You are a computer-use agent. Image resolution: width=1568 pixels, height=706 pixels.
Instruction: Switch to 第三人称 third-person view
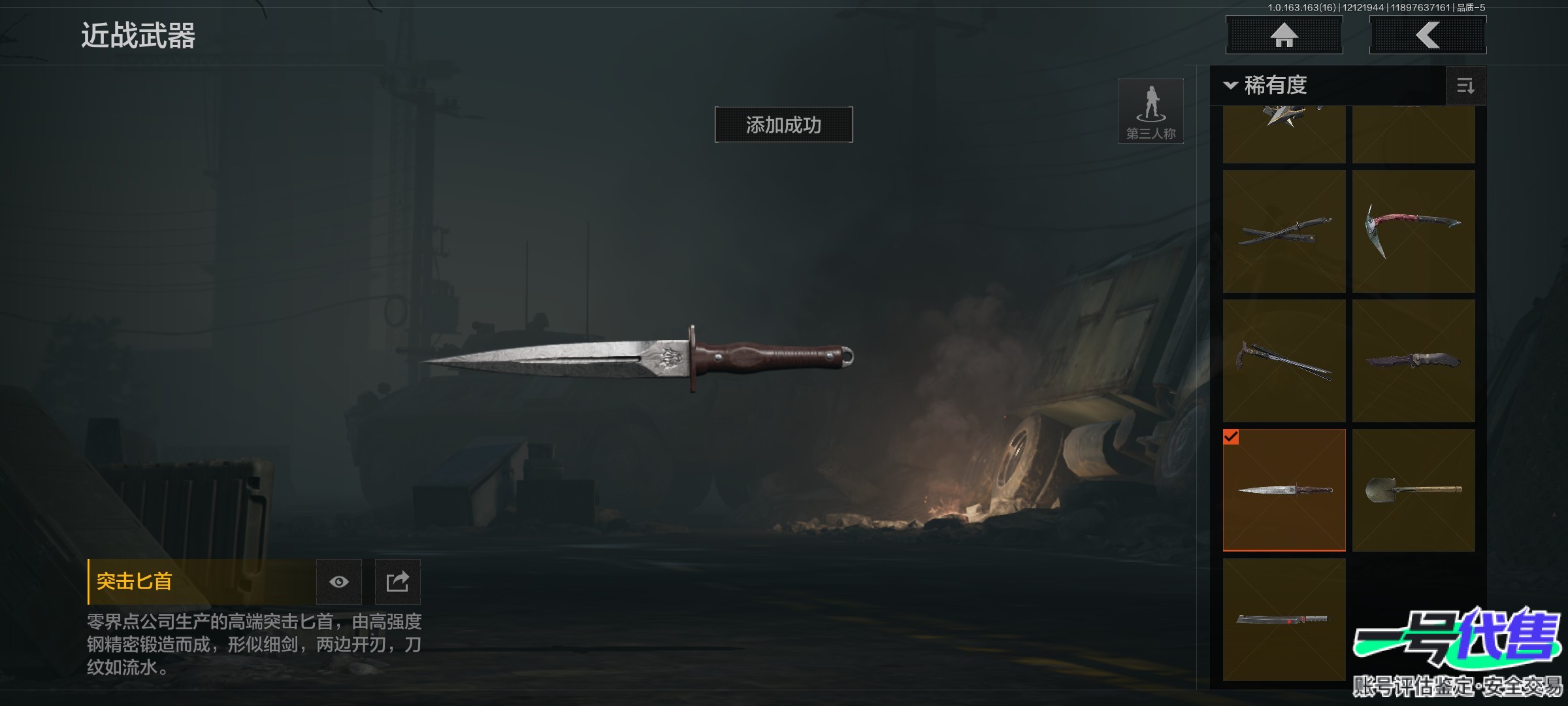(x=1151, y=111)
